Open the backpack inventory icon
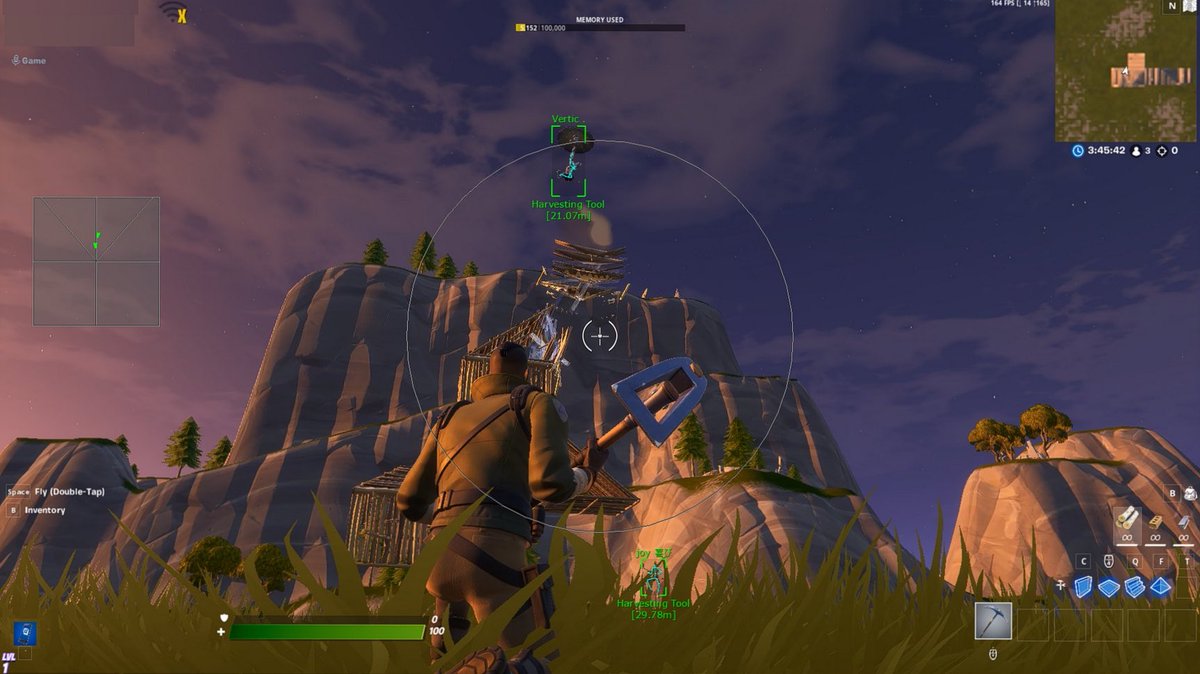Screen dimensions: 1200x674 pos(1190,492)
